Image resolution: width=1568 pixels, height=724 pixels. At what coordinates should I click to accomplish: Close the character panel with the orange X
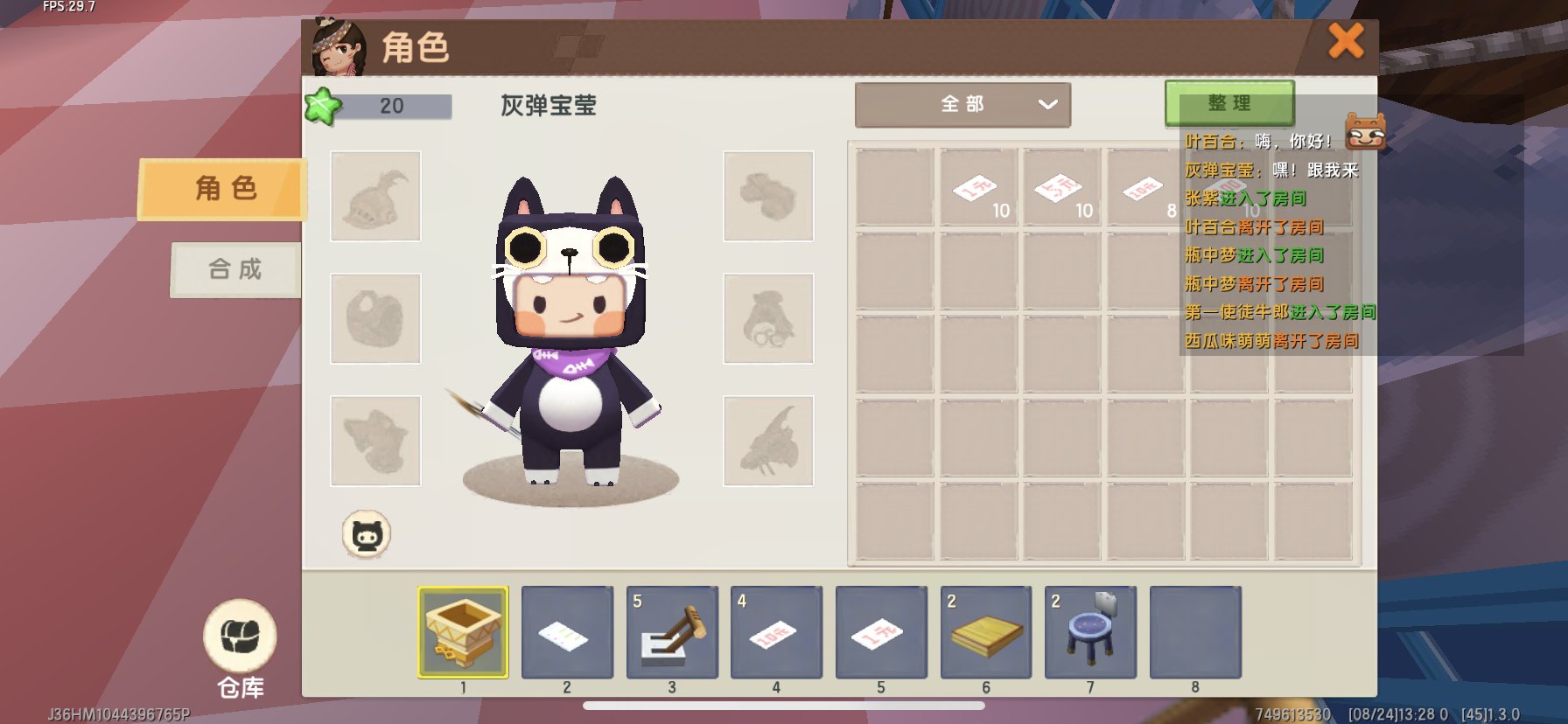[x=1346, y=41]
